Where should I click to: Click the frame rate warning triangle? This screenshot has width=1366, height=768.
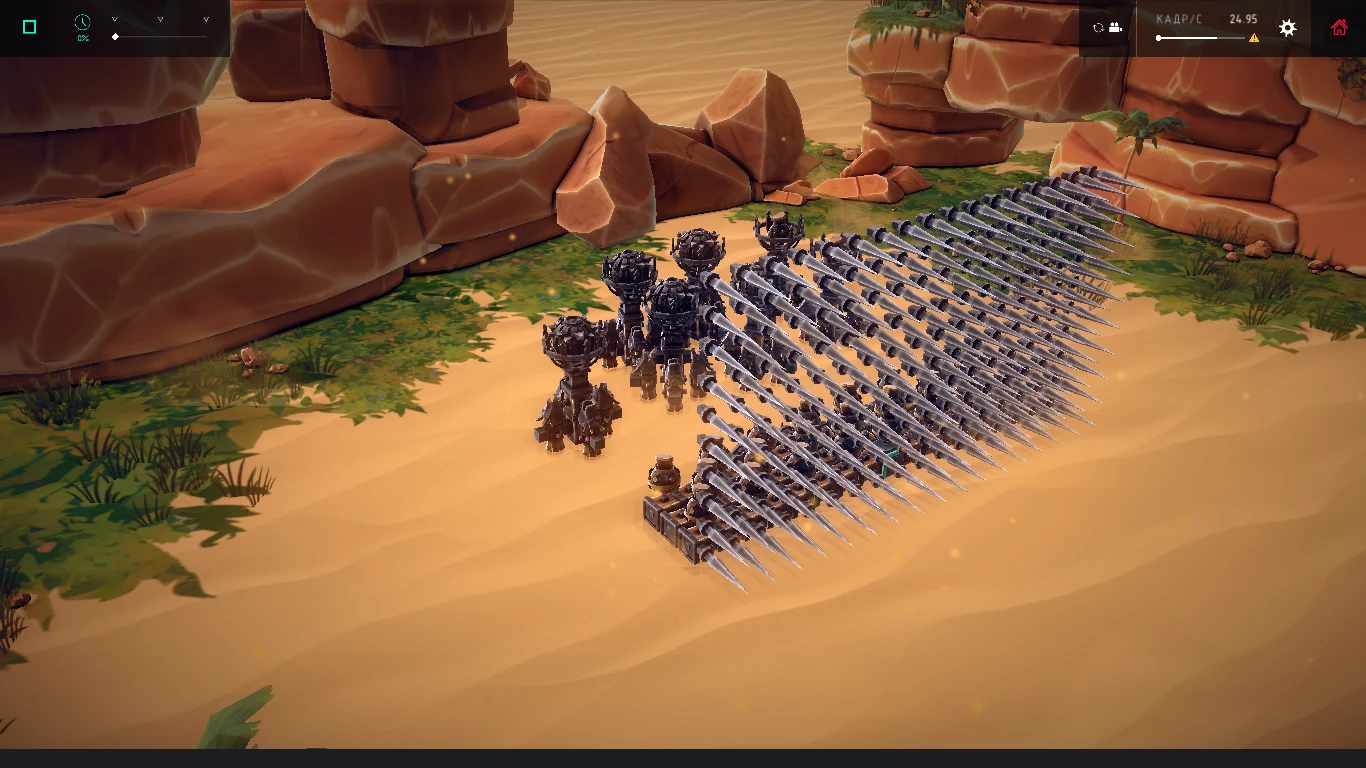[x=1254, y=38]
